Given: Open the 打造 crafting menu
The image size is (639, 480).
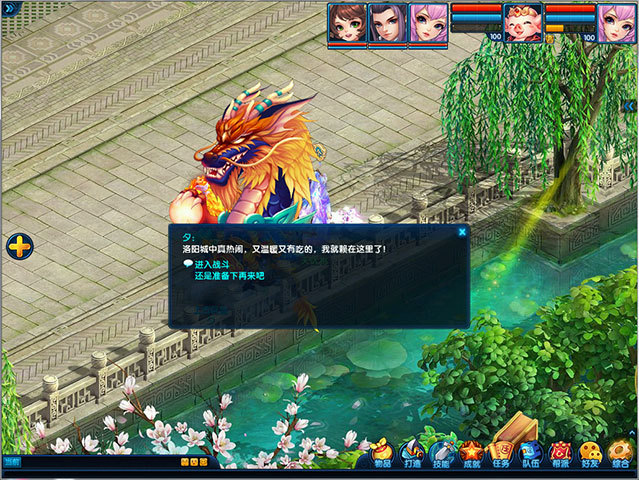Looking at the screenshot, I should [x=412, y=453].
